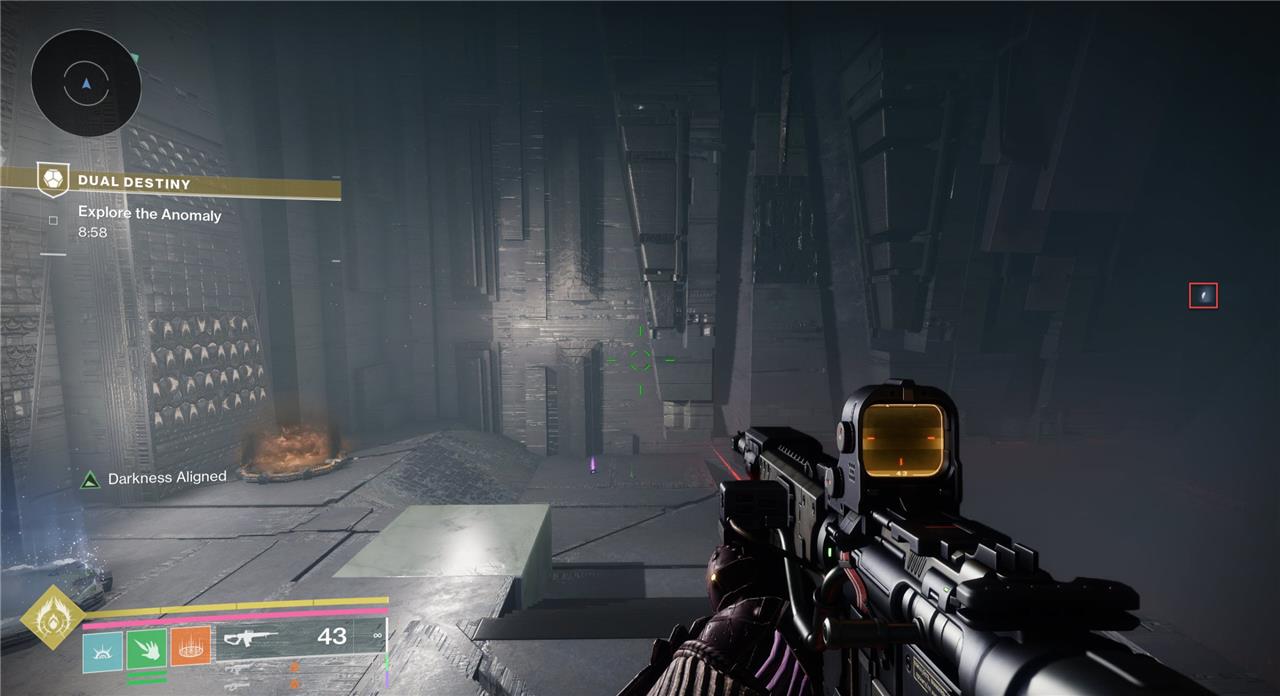Viewport: 1280px width, 696px height.
Task: Select the teal grenade ability icon
Action: click(x=102, y=647)
